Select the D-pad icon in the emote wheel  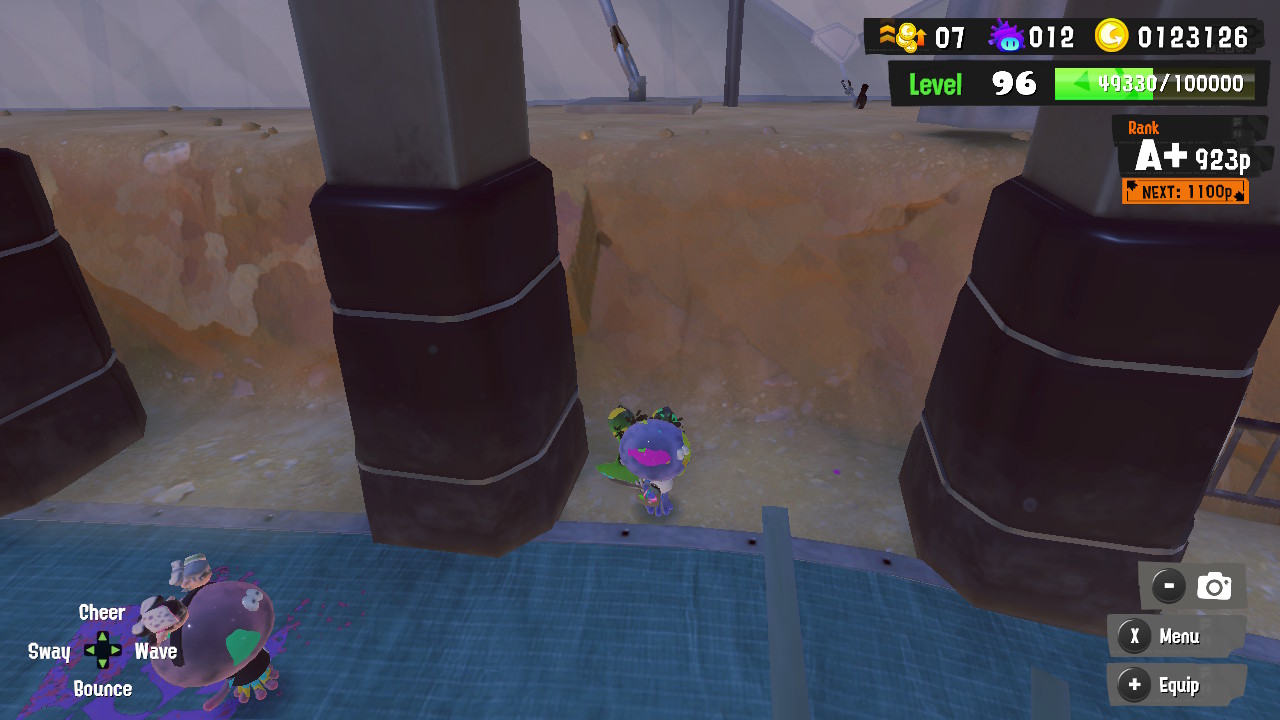coord(101,650)
